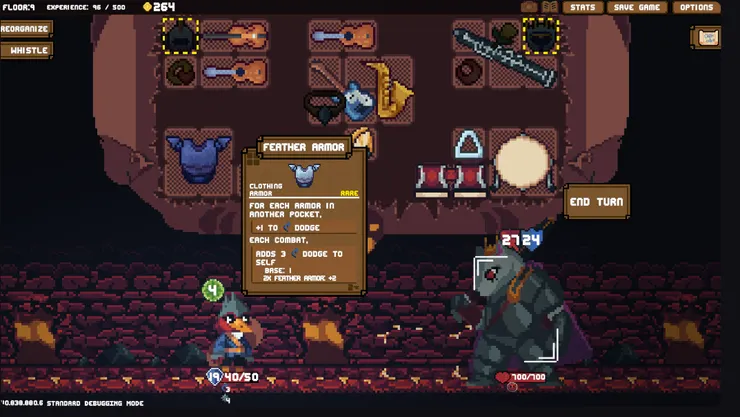Image resolution: width=740 pixels, height=417 pixels.
Task: Select the long black clarinet
Action: 503,57
